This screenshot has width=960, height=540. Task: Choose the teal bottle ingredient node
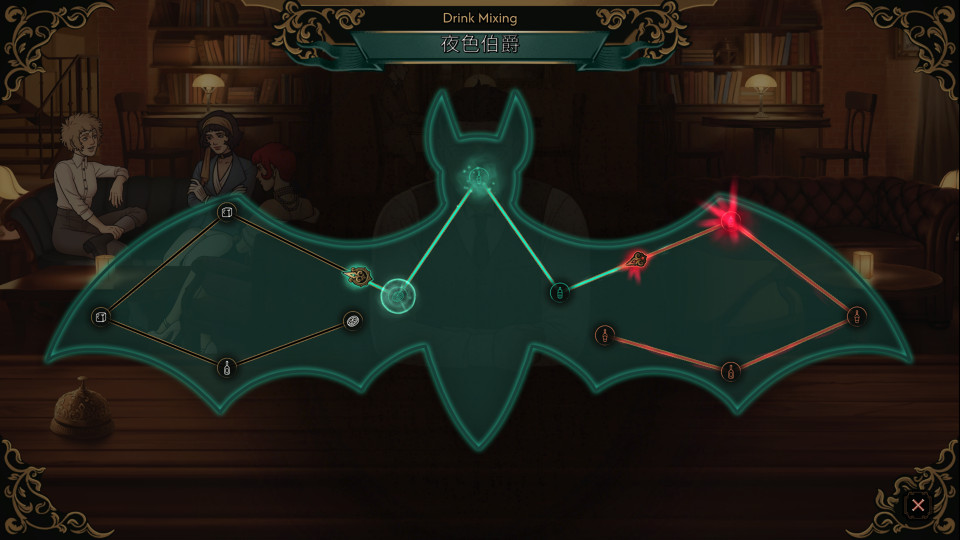click(560, 292)
